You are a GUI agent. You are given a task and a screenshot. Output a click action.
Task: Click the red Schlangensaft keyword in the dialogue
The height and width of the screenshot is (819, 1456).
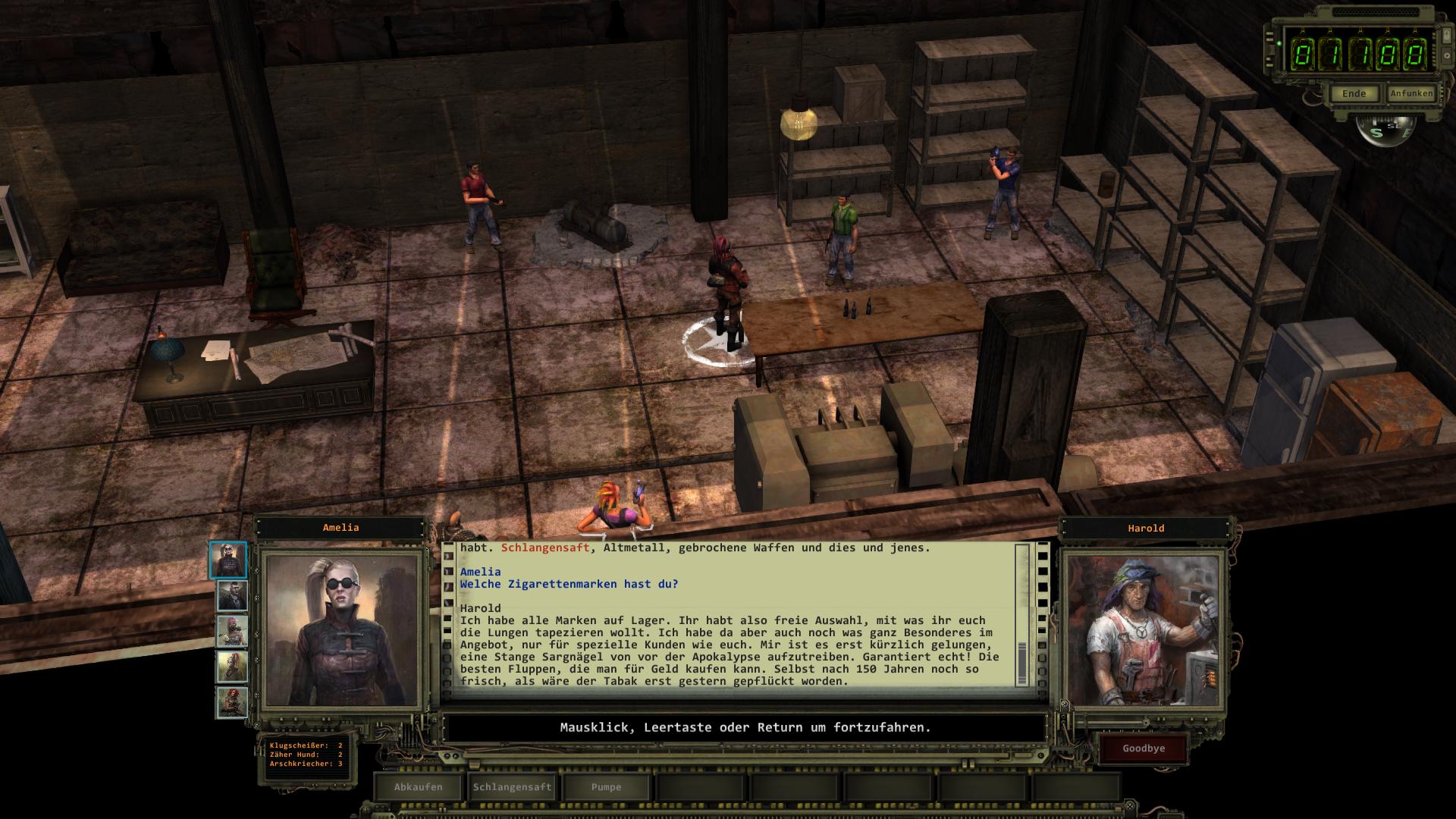(544, 548)
